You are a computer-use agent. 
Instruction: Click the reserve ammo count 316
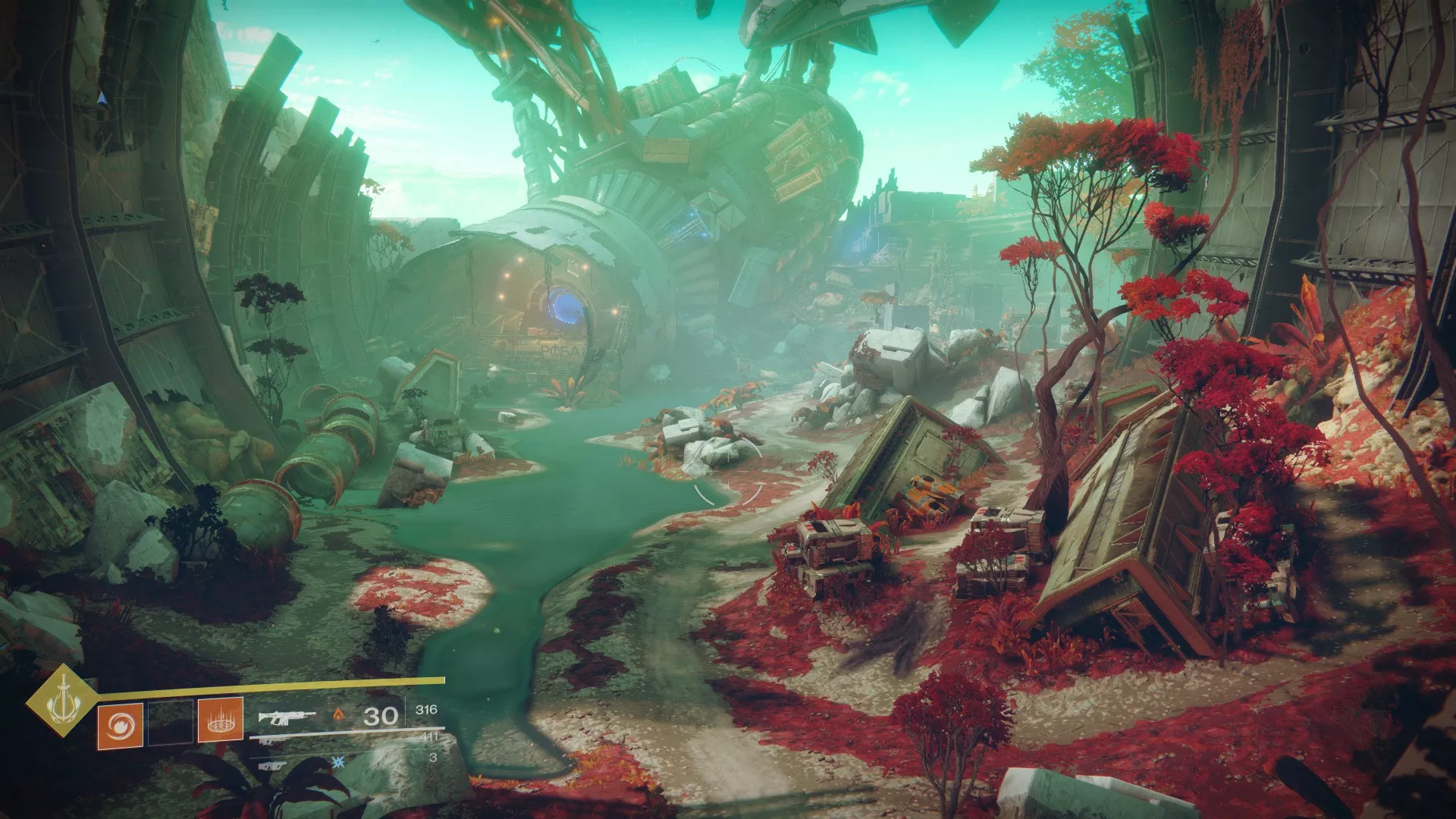pos(427,709)
